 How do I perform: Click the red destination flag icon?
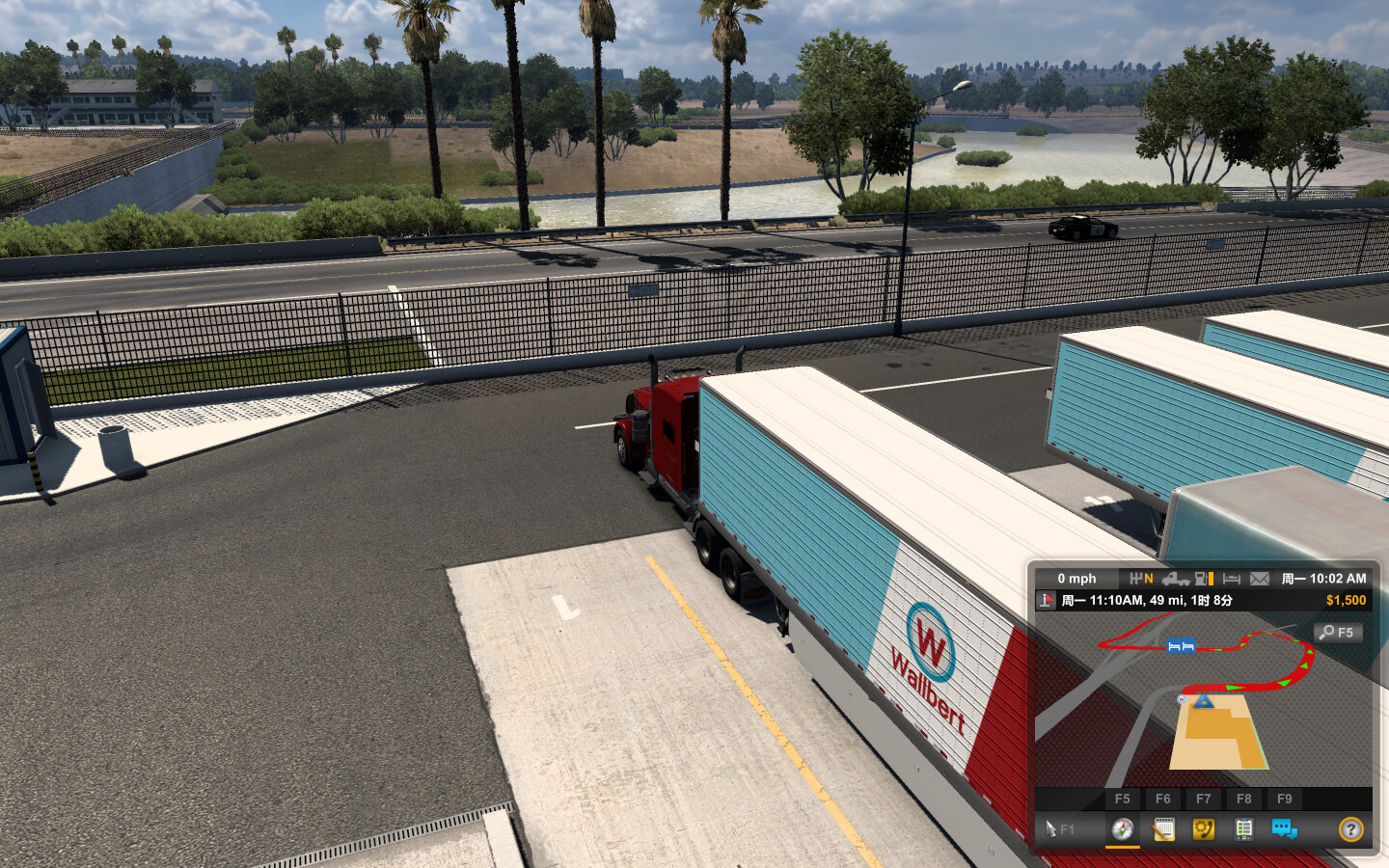tap(1047, 600)
